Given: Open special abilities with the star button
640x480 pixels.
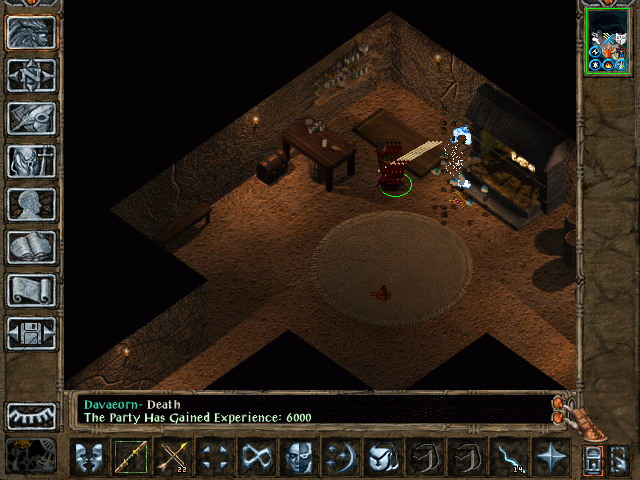Looking at the screenshot, I should (551, 458).
